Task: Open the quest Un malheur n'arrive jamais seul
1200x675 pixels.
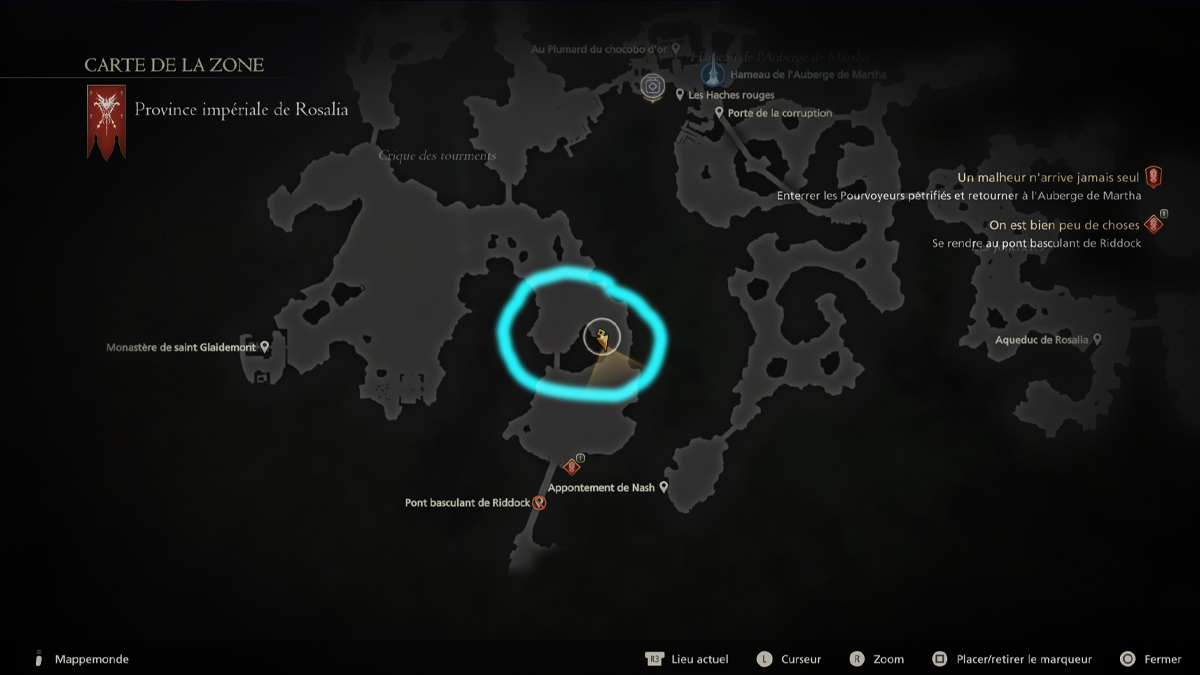Action: (x=1049, y=177)
